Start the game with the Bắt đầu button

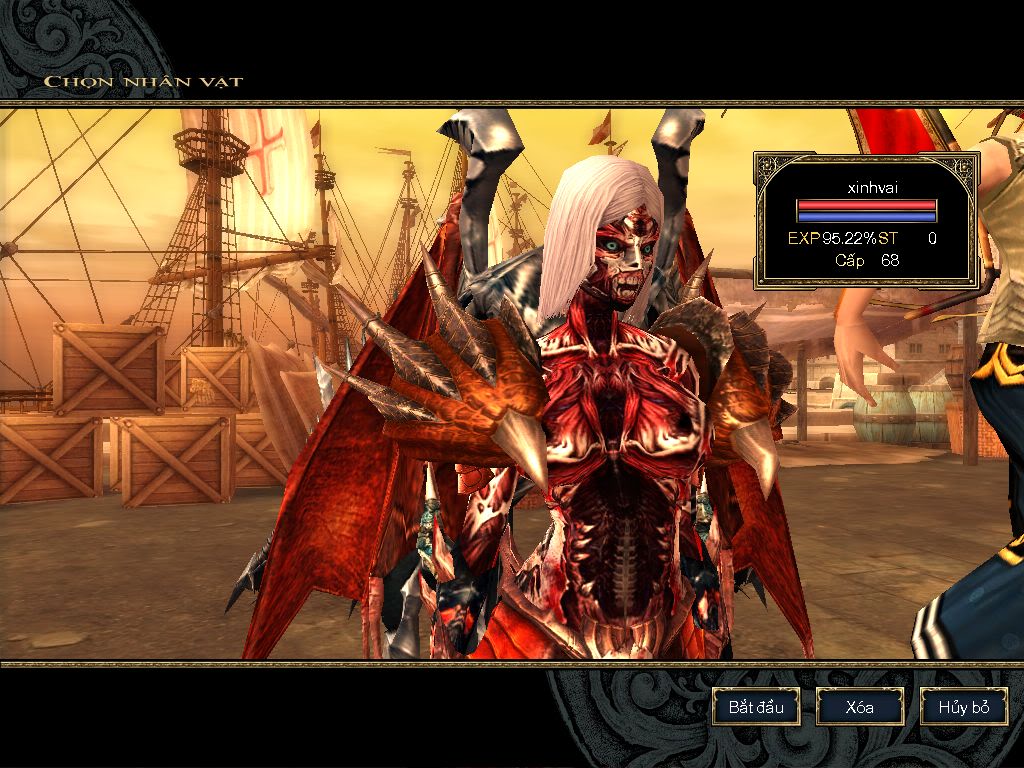[x=756, y=707]
